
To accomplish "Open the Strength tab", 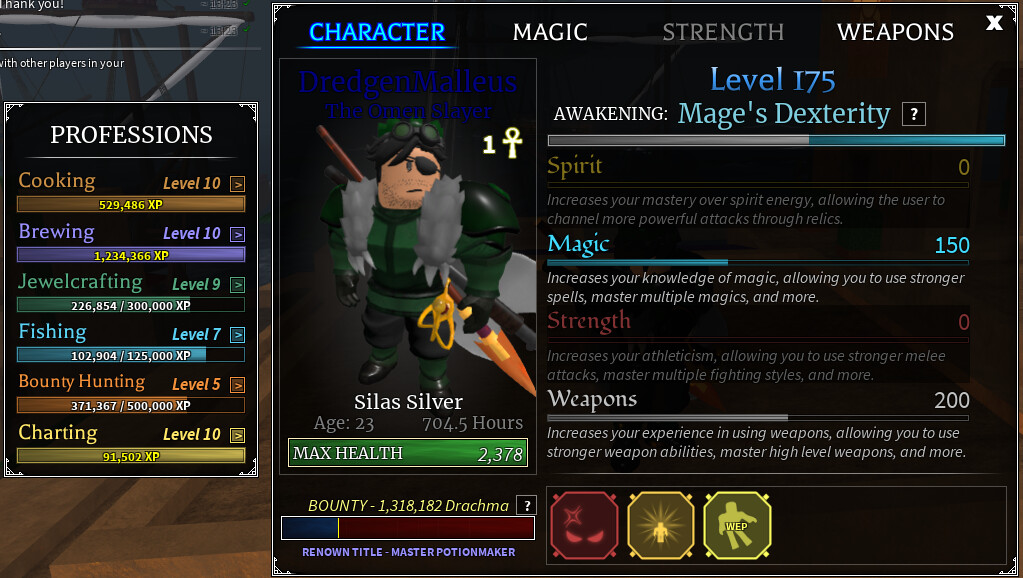I will click(x=723, y=32).
